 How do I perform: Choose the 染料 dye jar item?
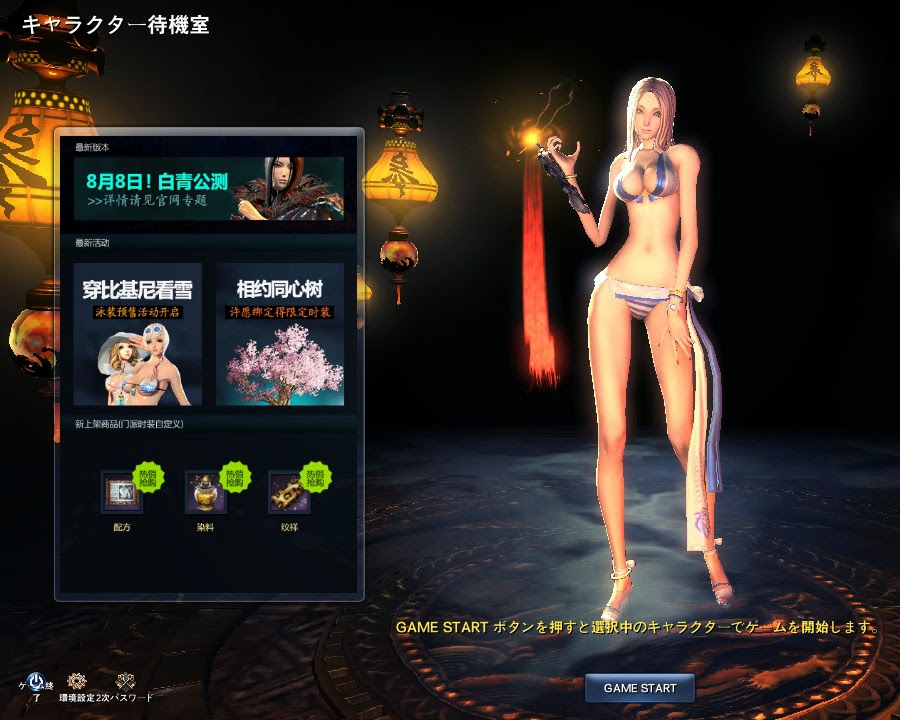tap(206, 492)
